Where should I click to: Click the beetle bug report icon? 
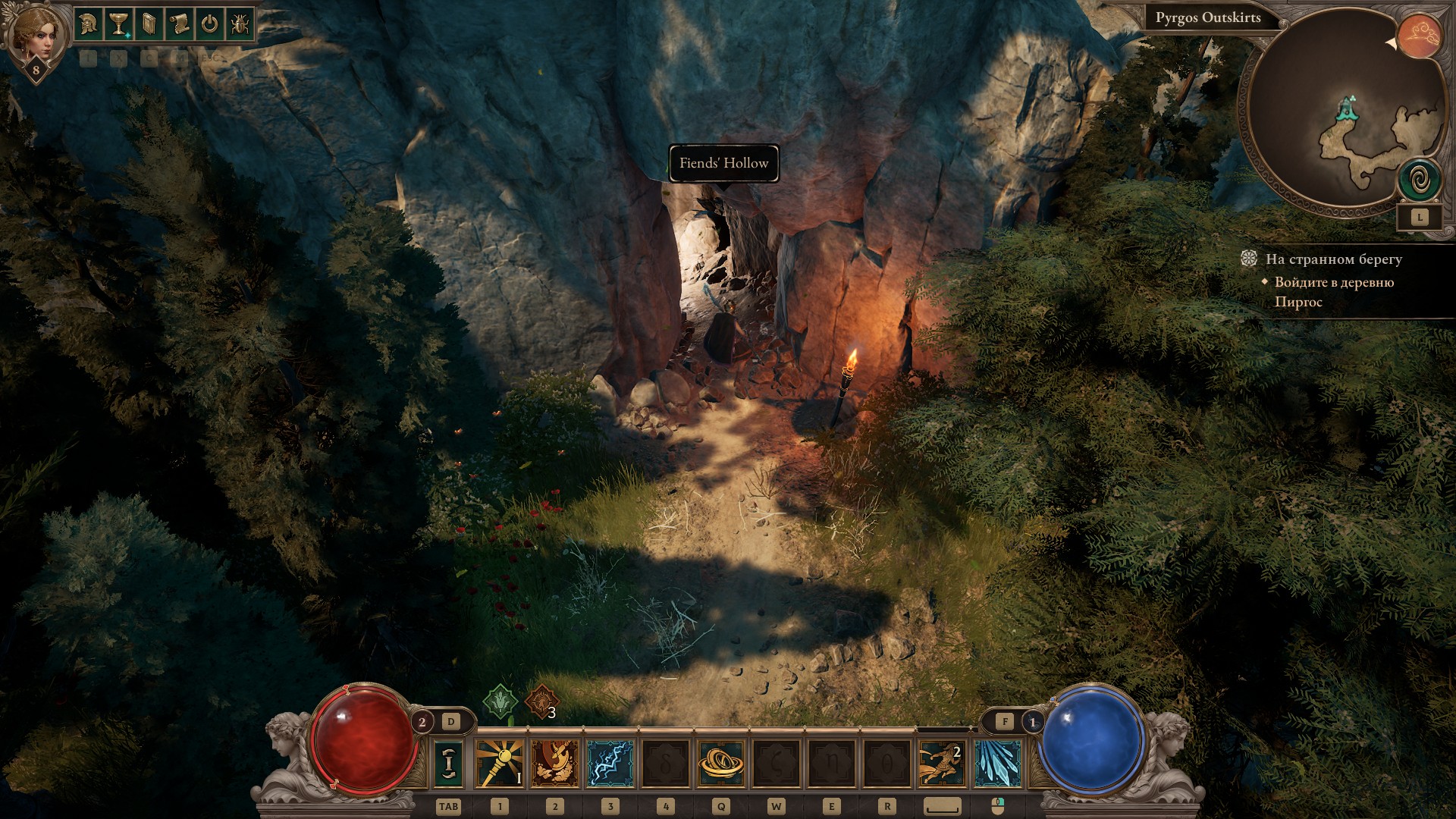[240, 24]
